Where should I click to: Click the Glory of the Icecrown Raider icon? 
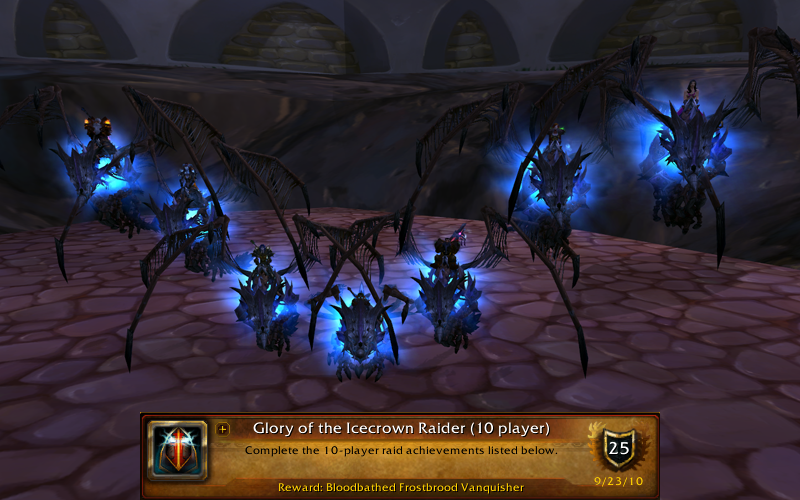coord(177,450)
